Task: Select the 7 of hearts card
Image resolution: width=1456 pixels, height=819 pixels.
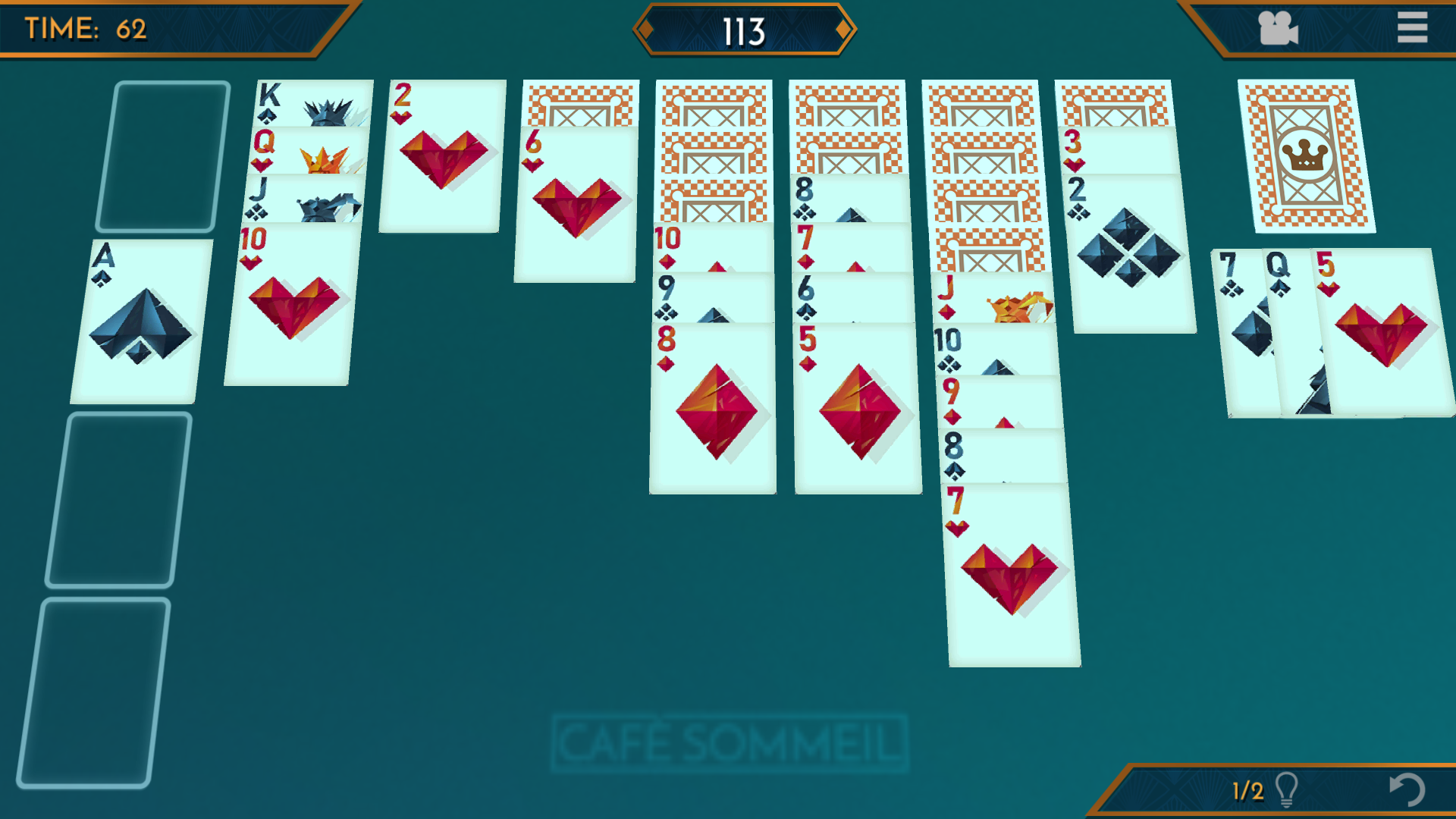Action: (x=1012, y=576)
